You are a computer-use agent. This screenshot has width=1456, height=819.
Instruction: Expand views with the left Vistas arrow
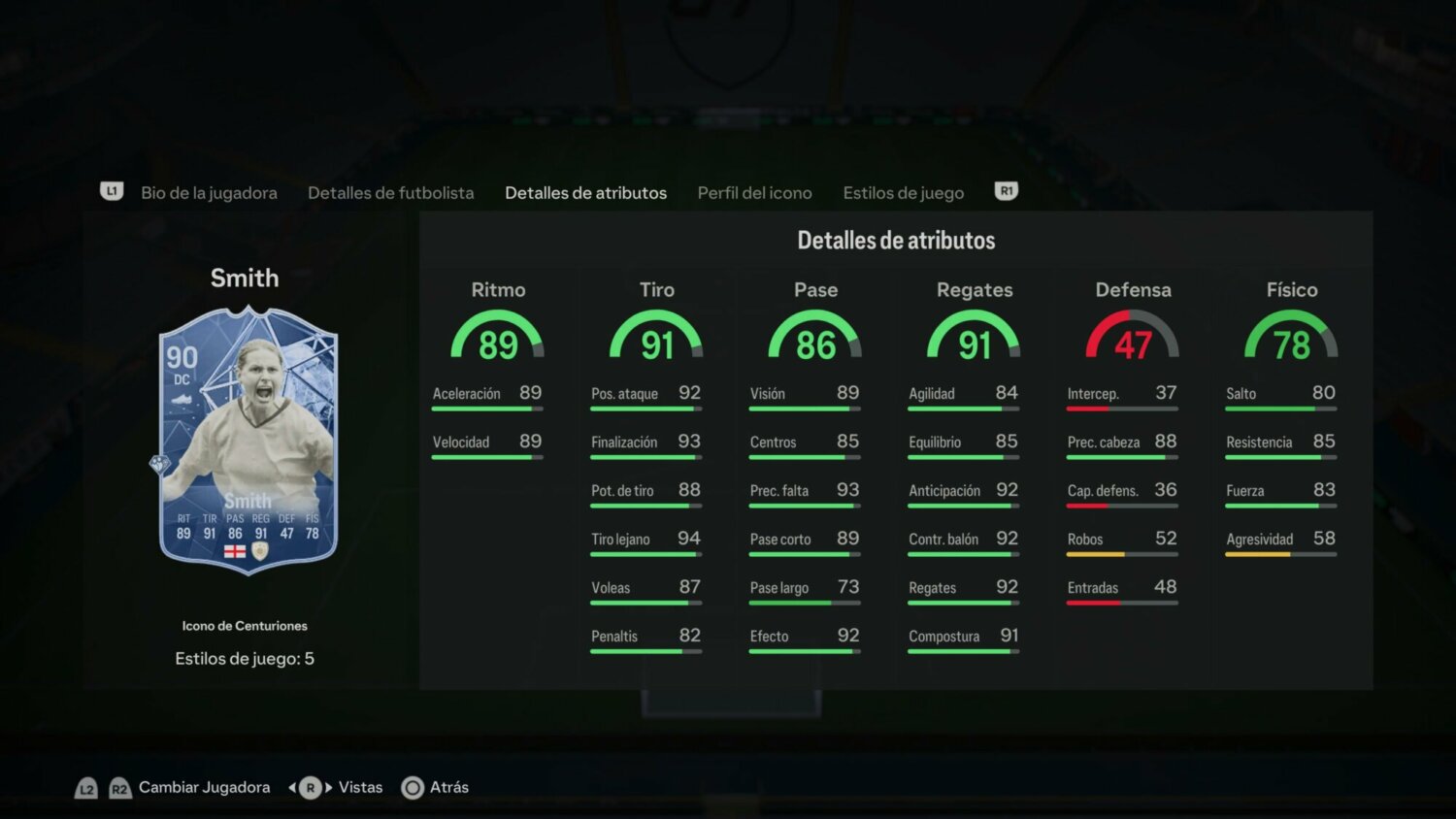292,787
